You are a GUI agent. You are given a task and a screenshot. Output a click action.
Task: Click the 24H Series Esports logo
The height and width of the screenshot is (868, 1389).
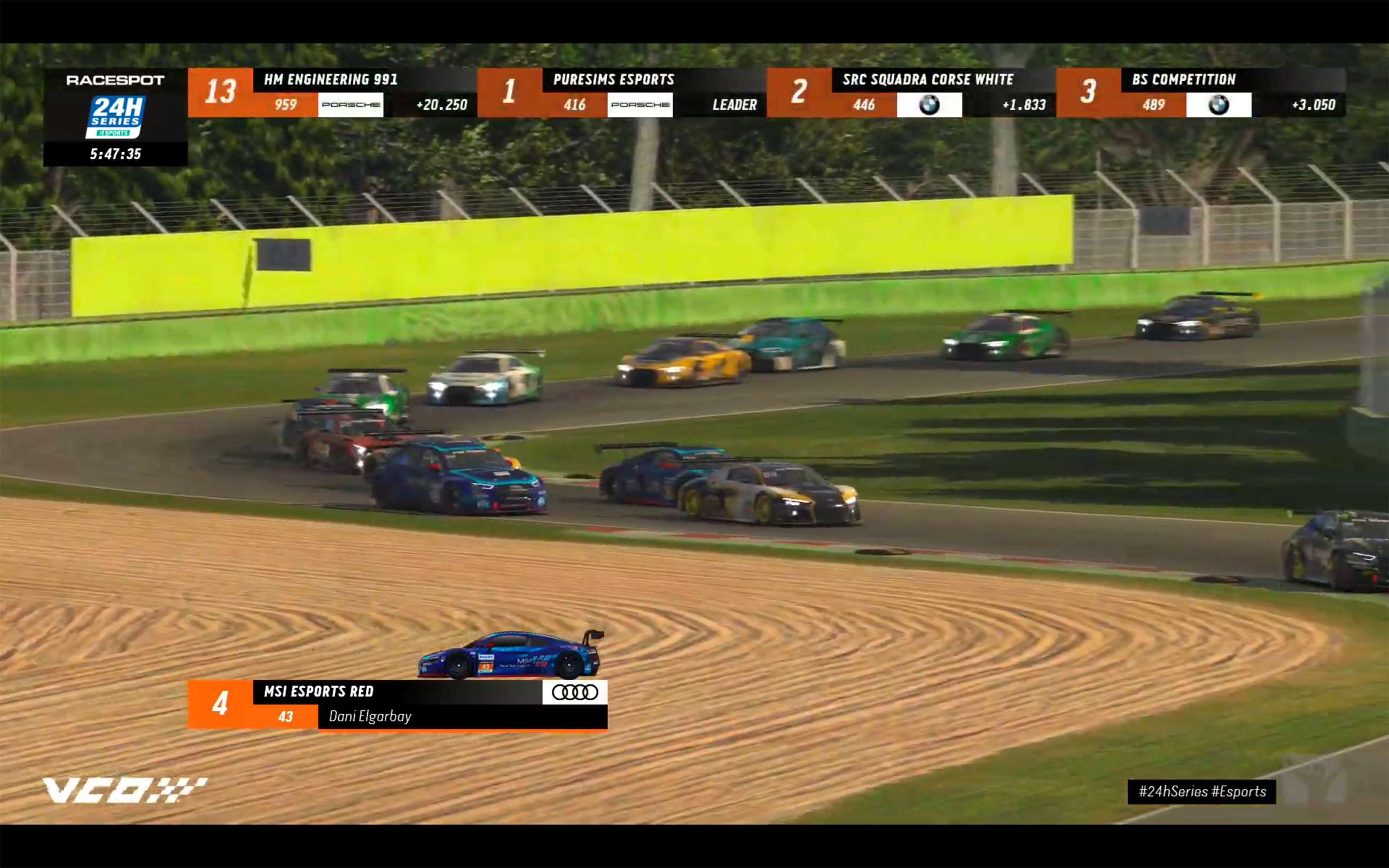coord(115,117)
